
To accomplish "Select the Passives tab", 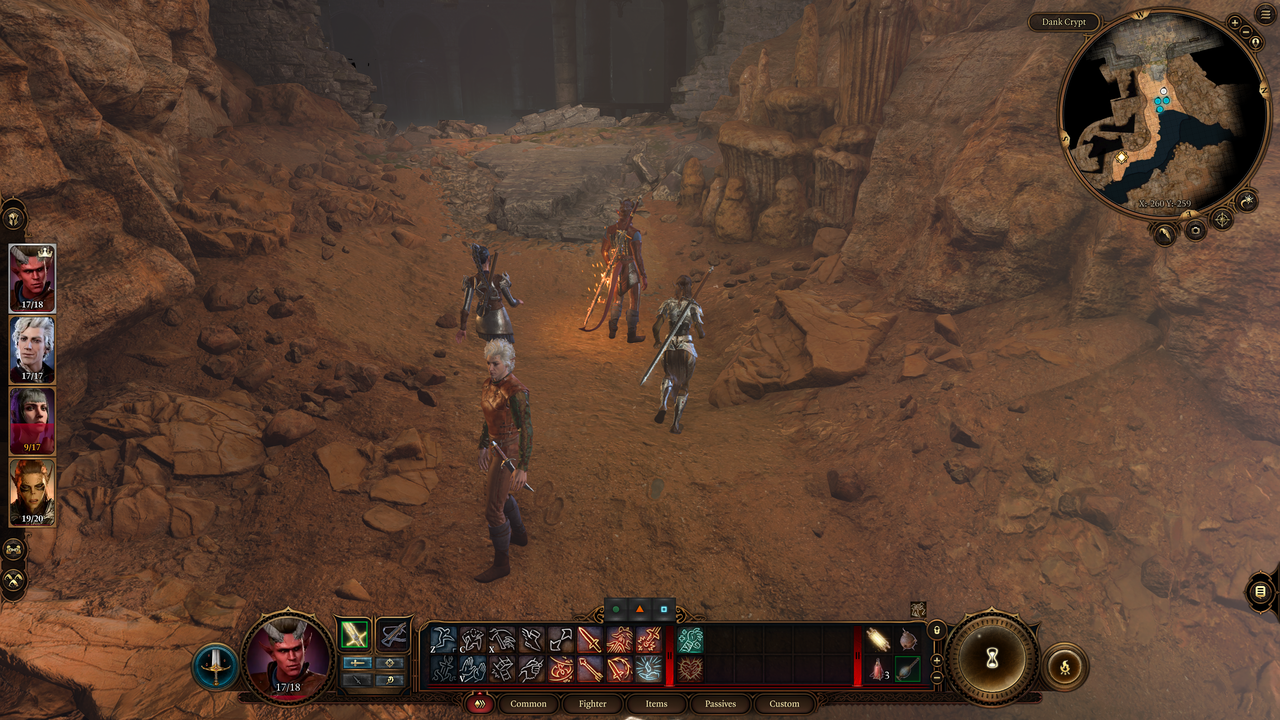I will (720, 704).
